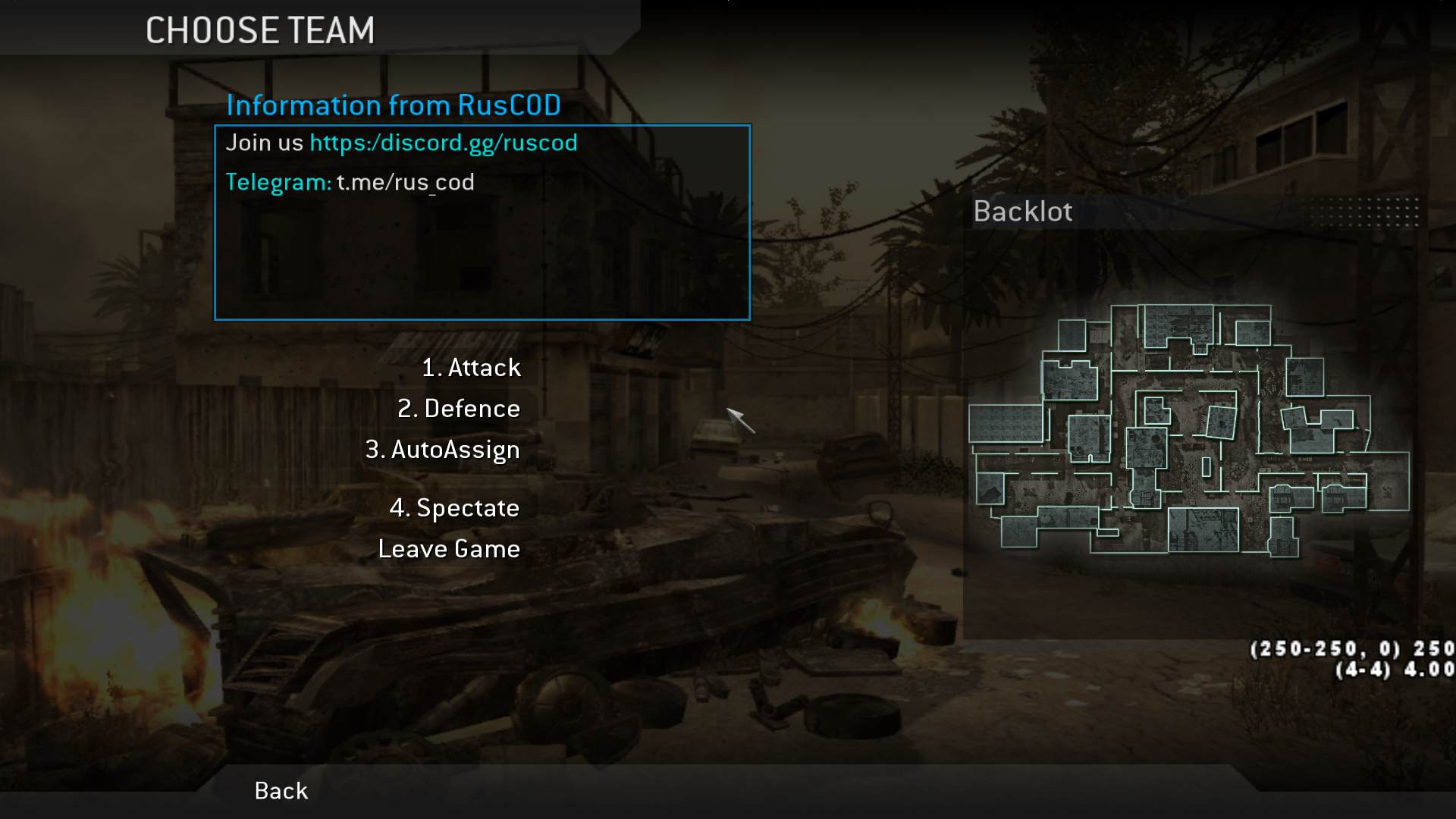Image resolution: width=1456 pixels, height=819 pixels.
Task: Join the Attack team
Action: click(471, 368)
